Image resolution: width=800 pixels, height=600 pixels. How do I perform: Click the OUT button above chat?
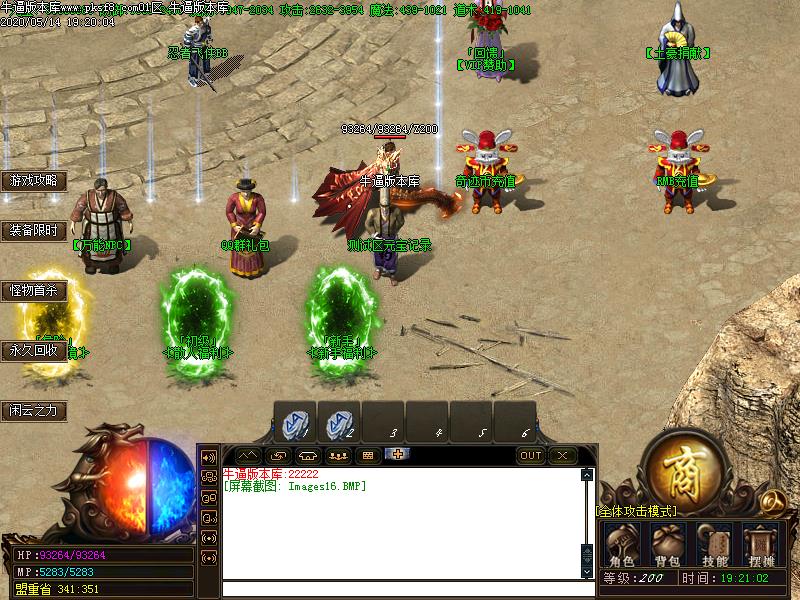[532, 456]
